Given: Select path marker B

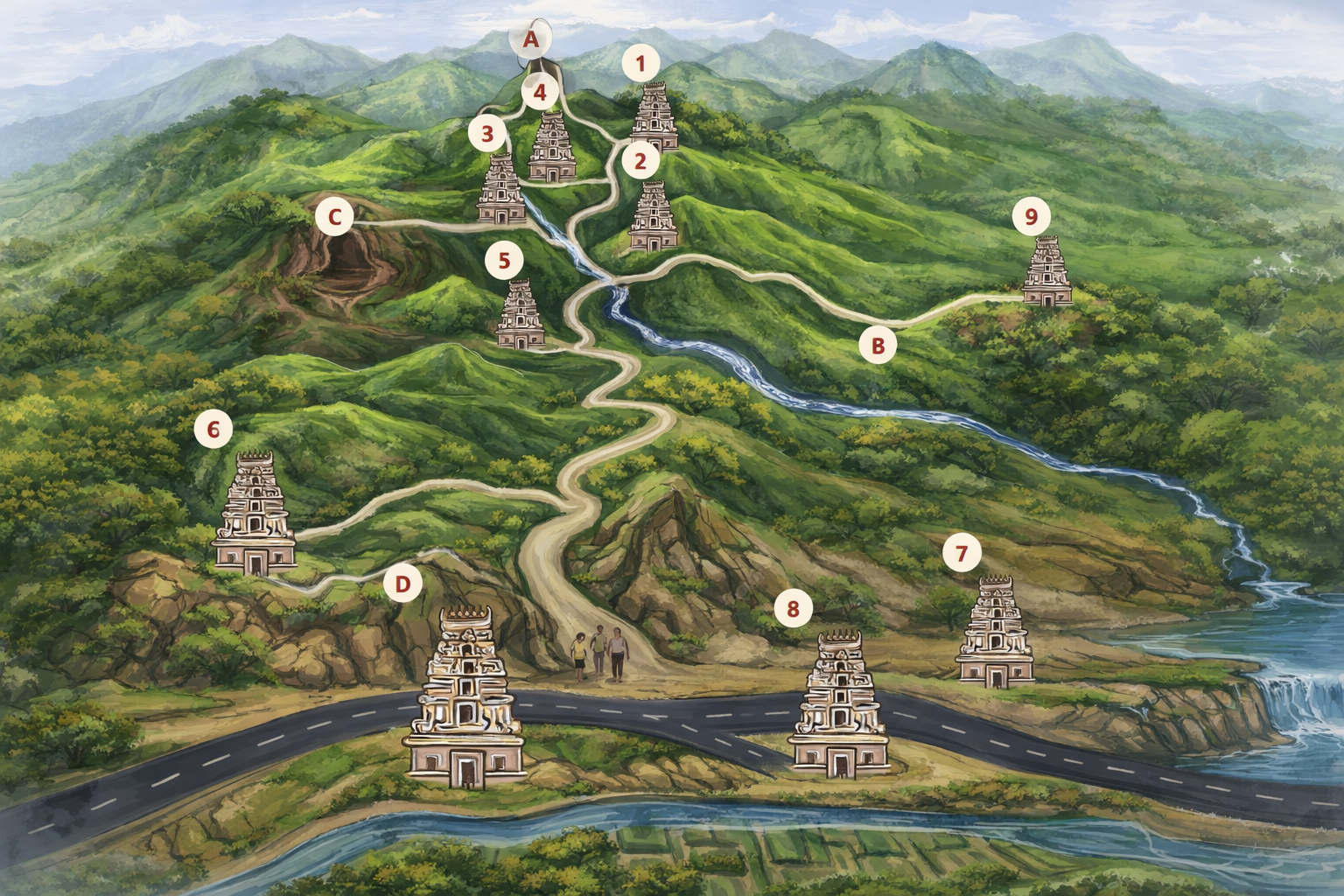Looking at the screenshot, I should 877,345.
